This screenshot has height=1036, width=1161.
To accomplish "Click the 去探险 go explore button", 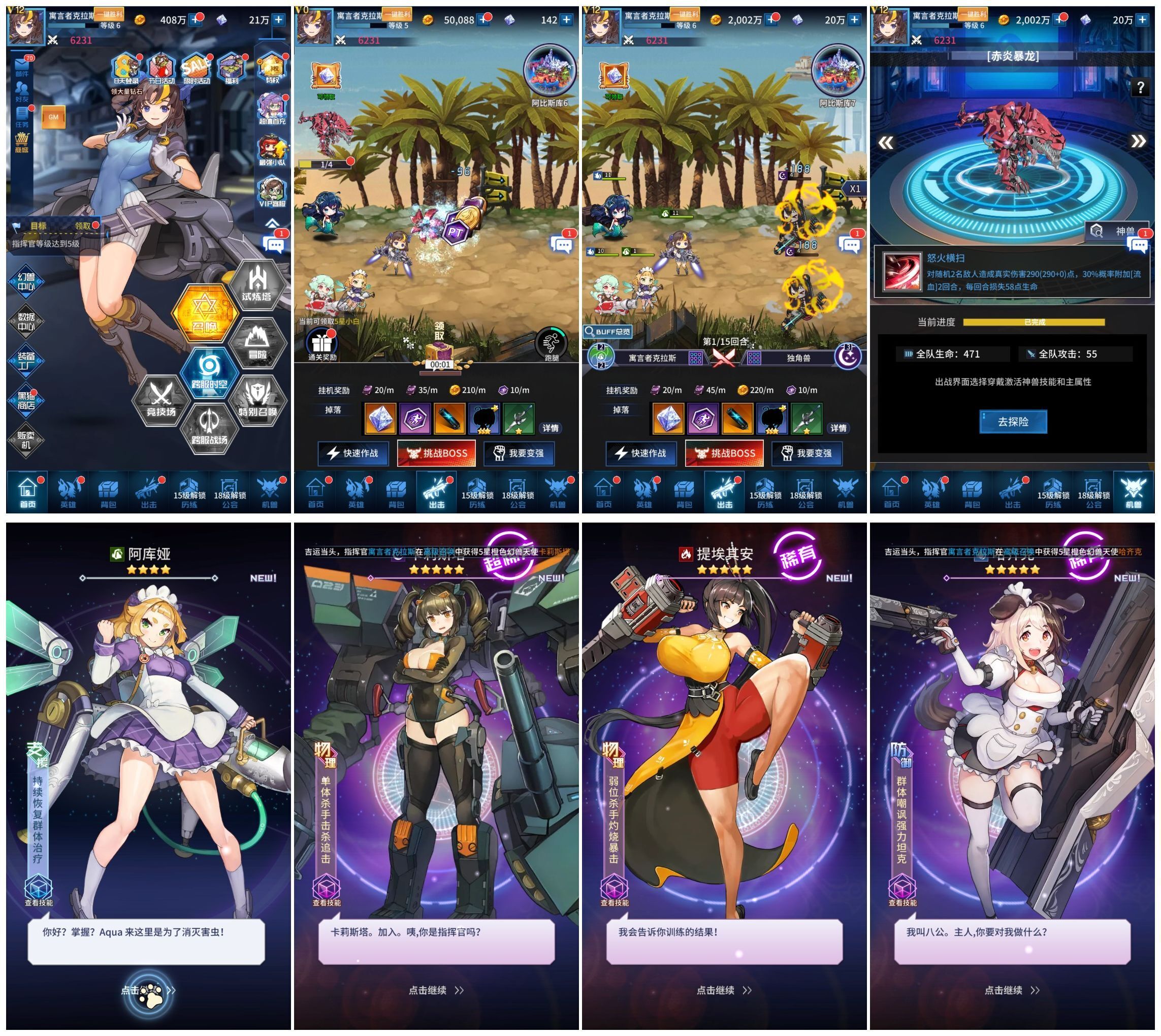I will click(1013, 422).
